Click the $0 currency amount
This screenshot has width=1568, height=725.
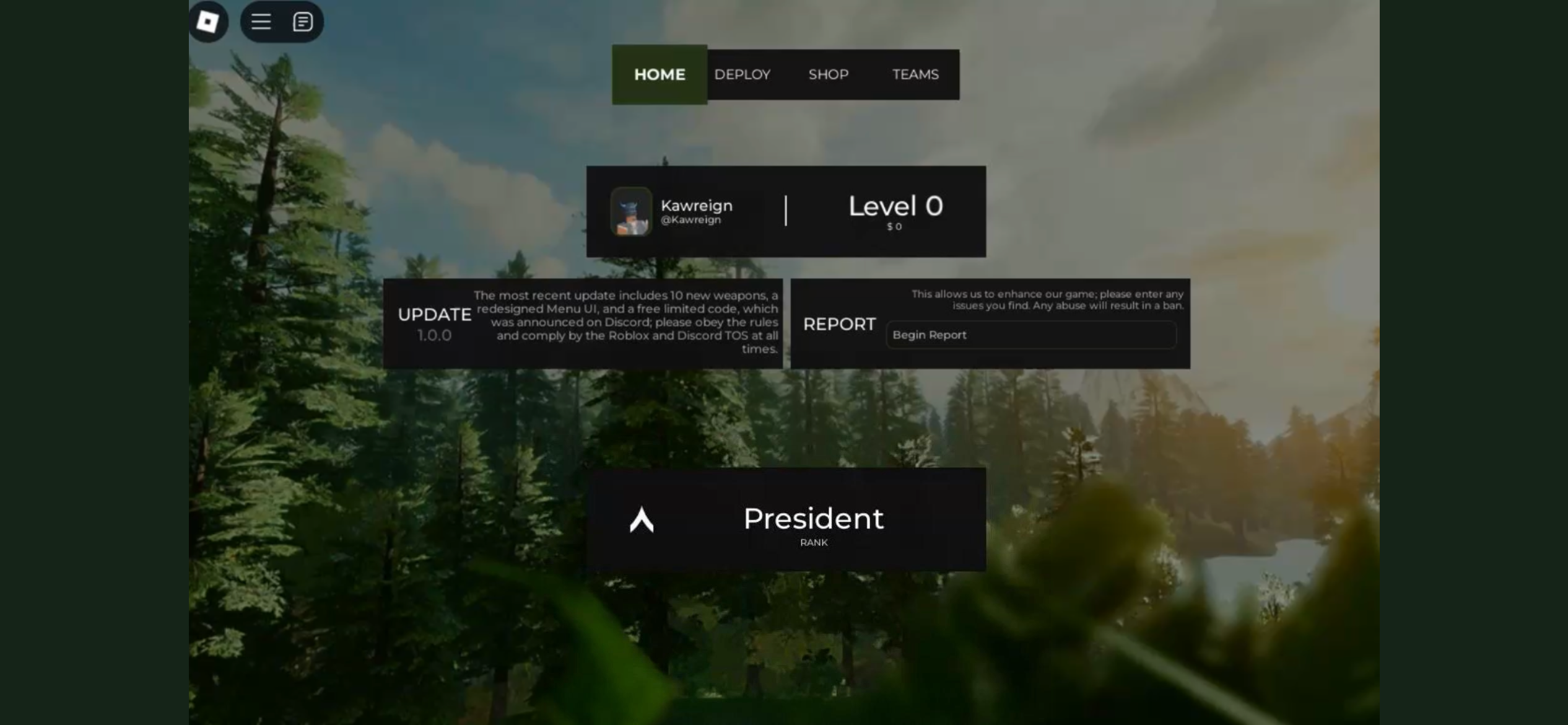tap(894, 227)
